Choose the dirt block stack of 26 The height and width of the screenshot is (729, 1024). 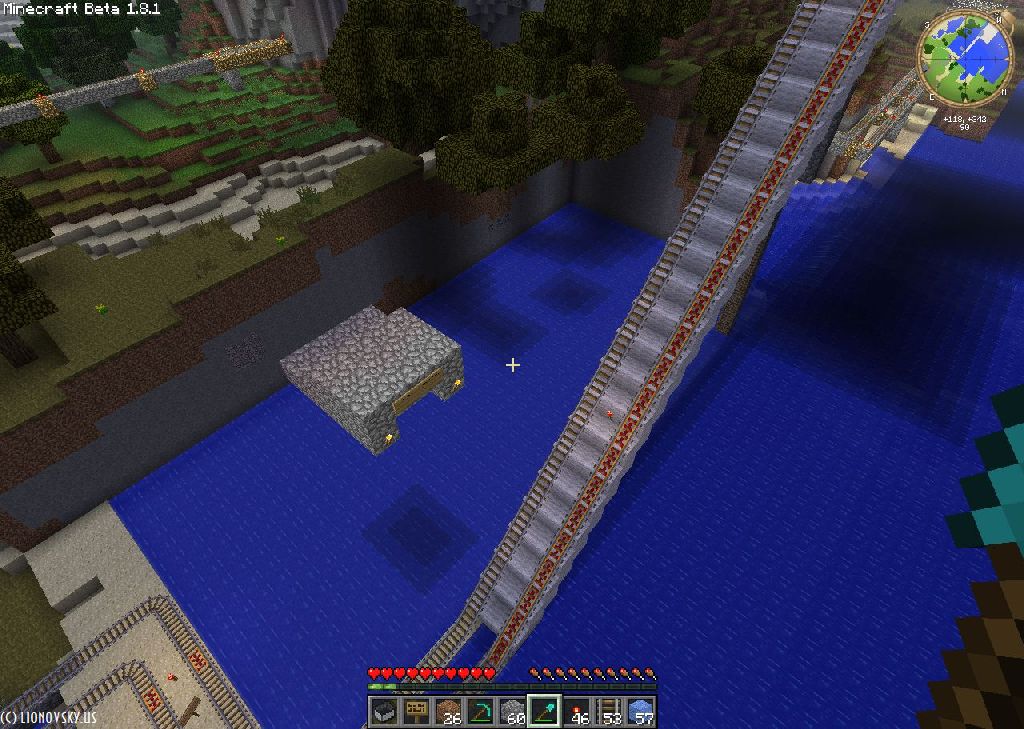coord(448,711)
